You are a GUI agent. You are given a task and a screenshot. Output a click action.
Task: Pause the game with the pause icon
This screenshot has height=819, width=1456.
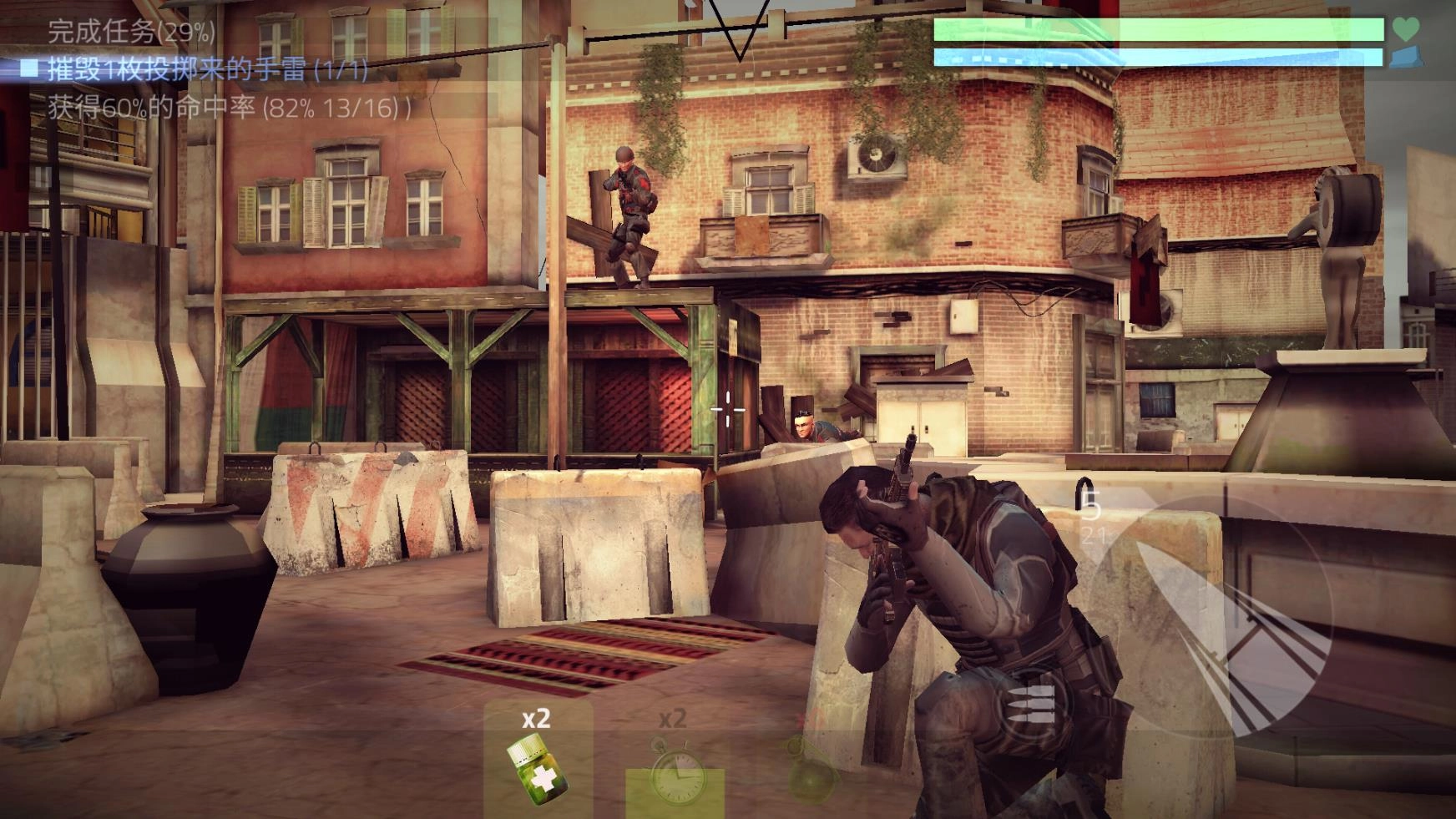(40, 177)
